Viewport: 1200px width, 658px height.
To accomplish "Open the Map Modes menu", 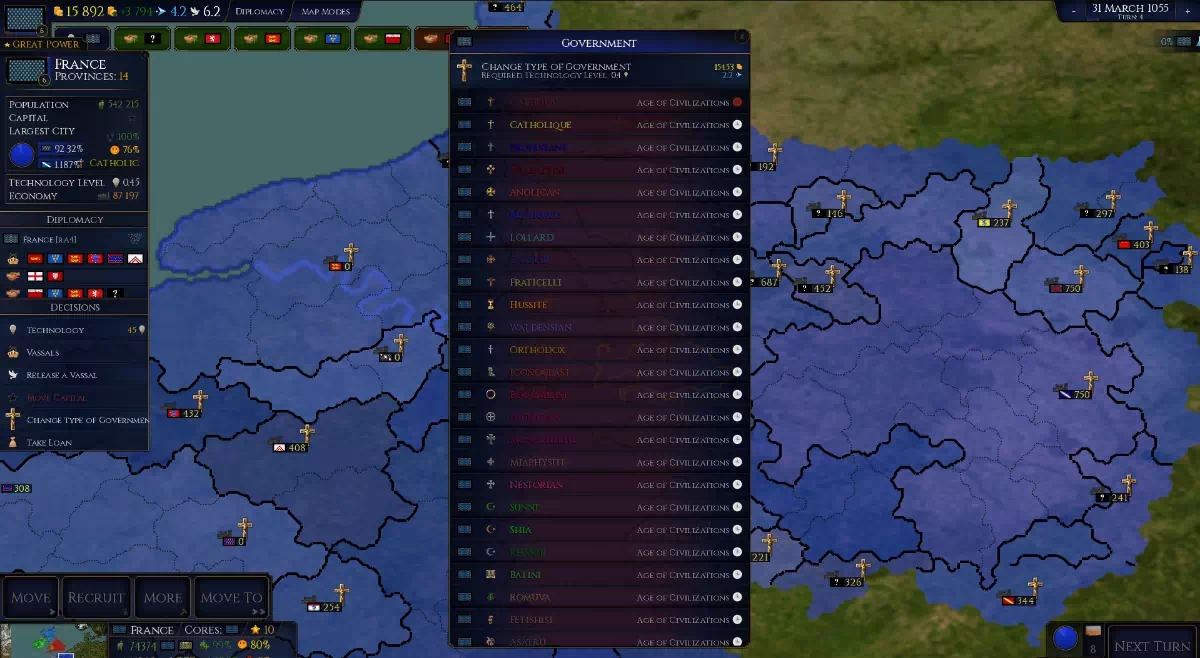I will 325,12.
